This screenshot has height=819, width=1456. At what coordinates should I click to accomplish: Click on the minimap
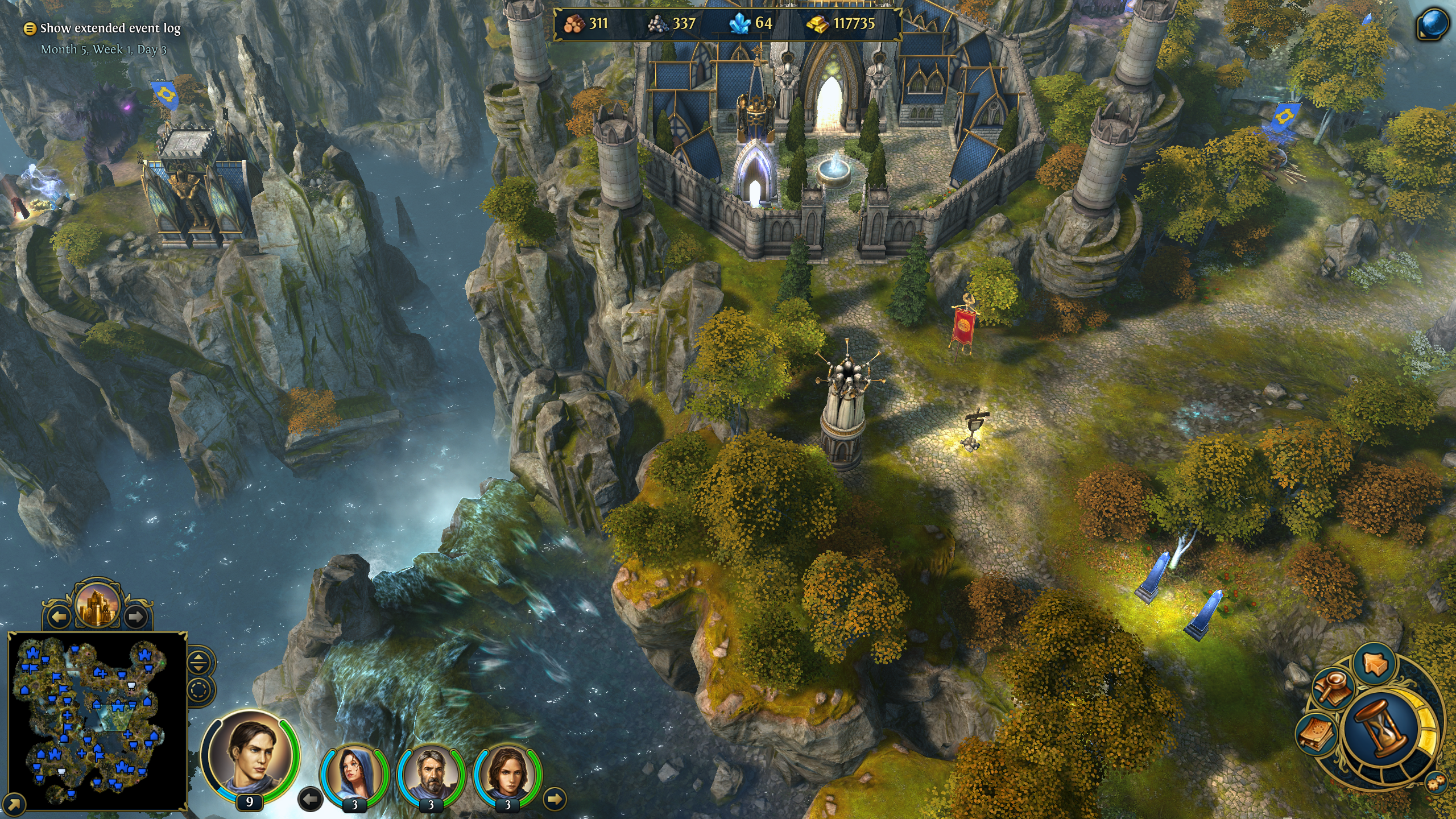(x=97, y=719)
